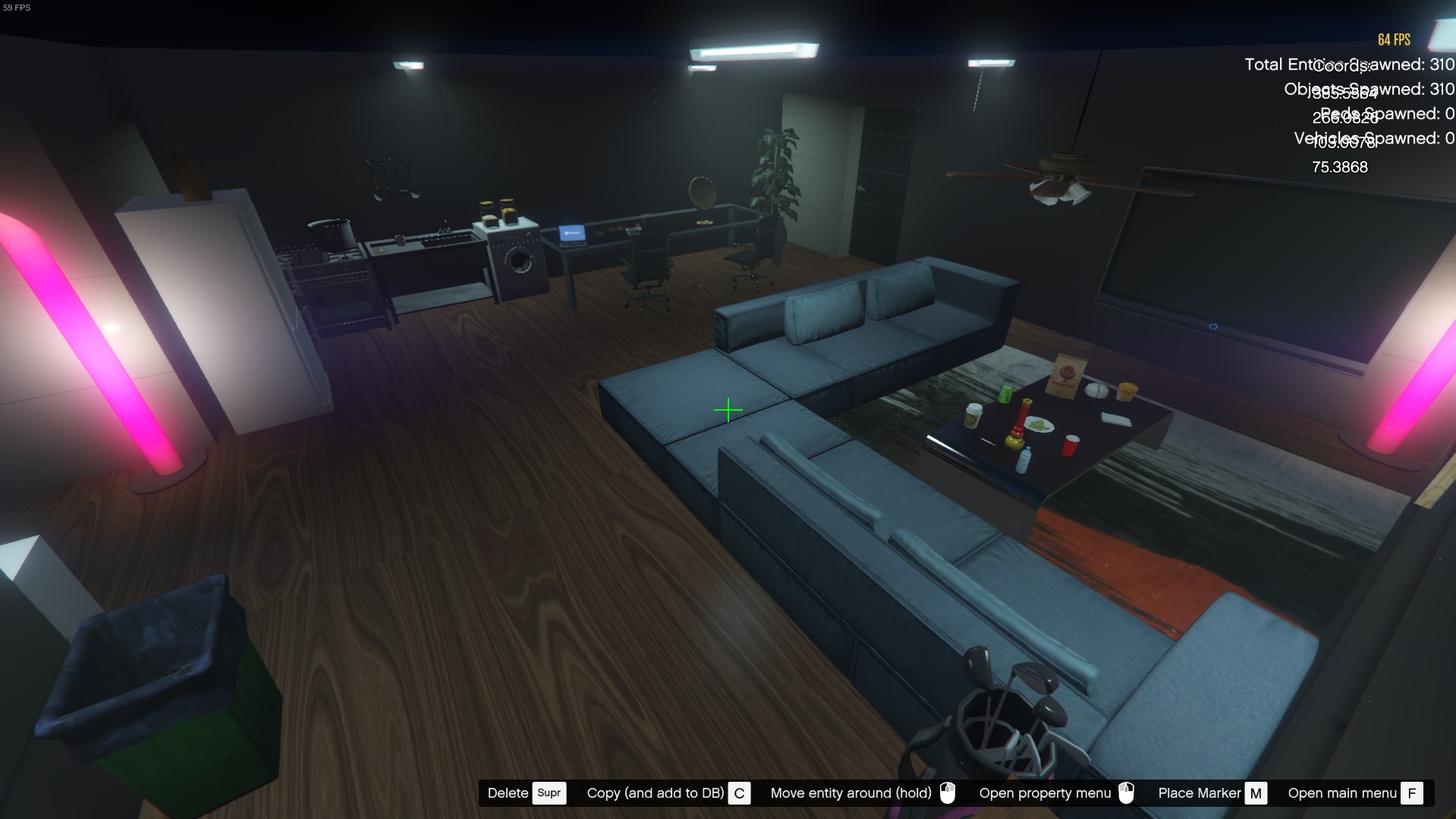
Task: Click Open main menu in the hotbar
Action: click(x=1341, y=793)
